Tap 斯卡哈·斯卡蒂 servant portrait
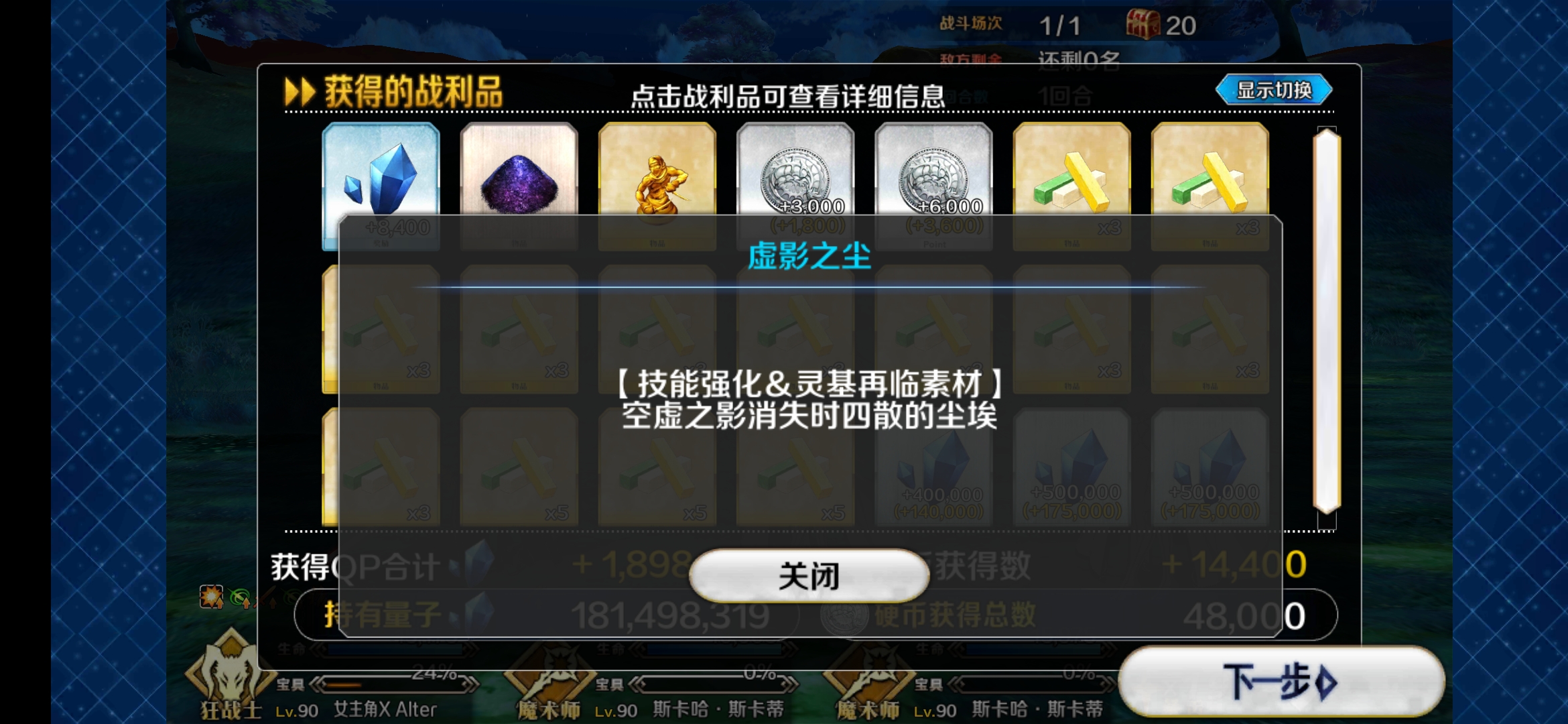 click(x=717, y=709)
